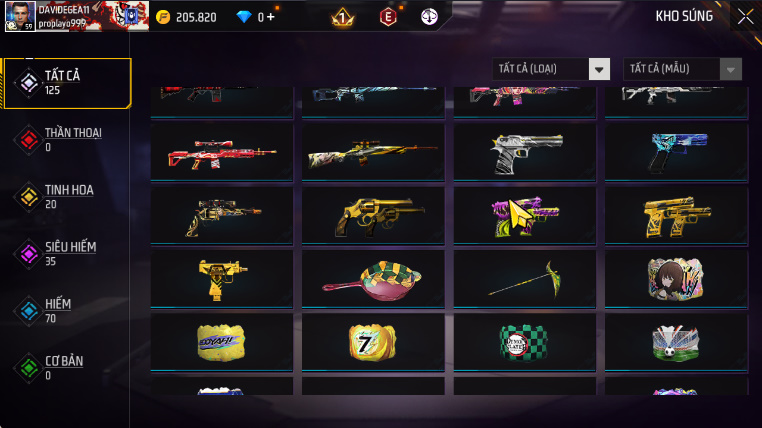762x428 pixels.
Task: Select the golden Uzi skin
Action: pos(221,279)
